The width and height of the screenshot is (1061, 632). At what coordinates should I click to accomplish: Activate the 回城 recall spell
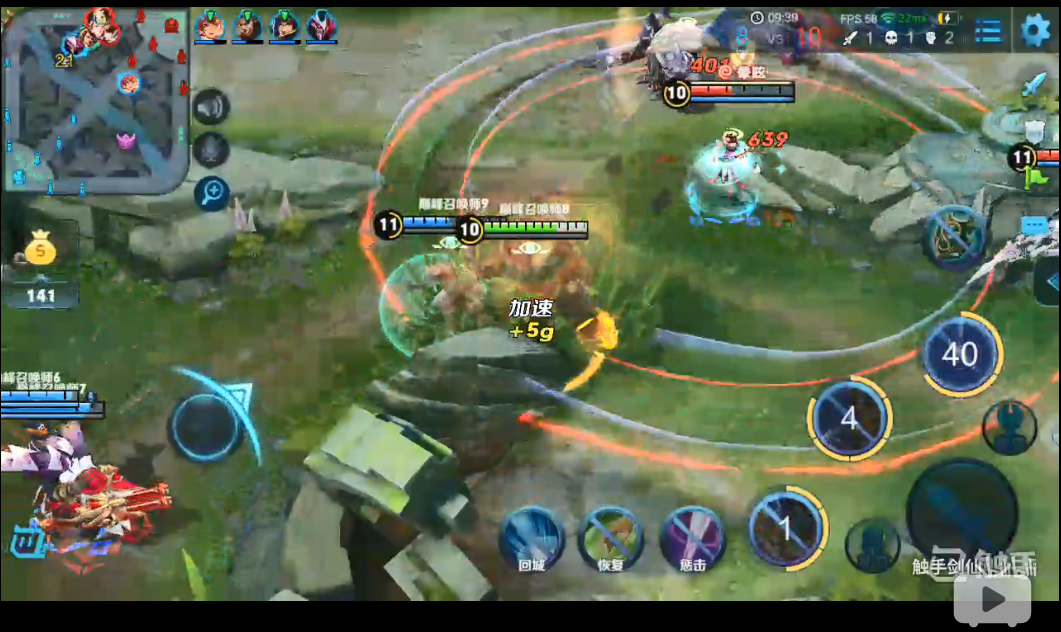pyautogui.click(x=531, y=535)
